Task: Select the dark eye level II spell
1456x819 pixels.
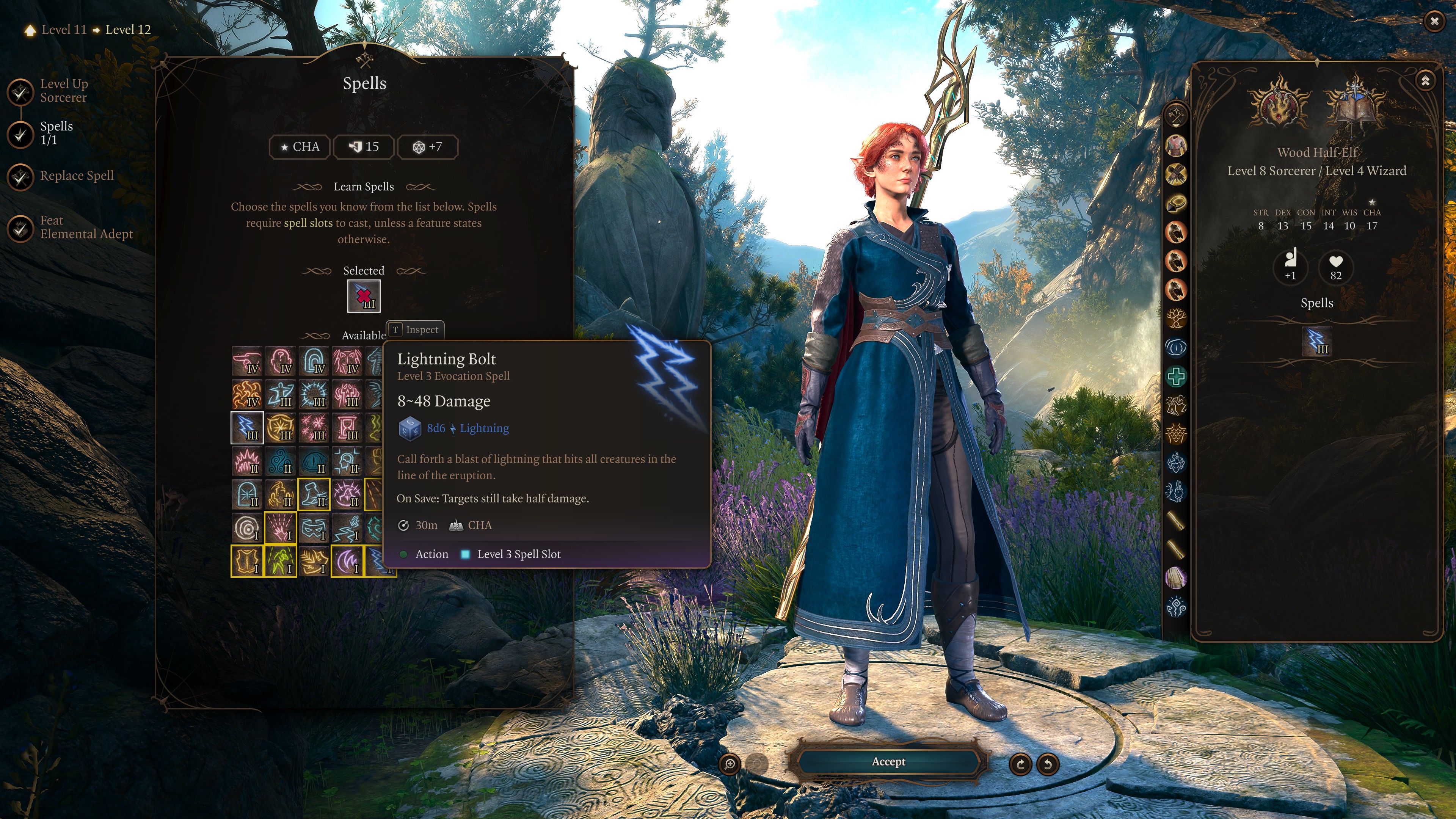Action: coord(314,461)
